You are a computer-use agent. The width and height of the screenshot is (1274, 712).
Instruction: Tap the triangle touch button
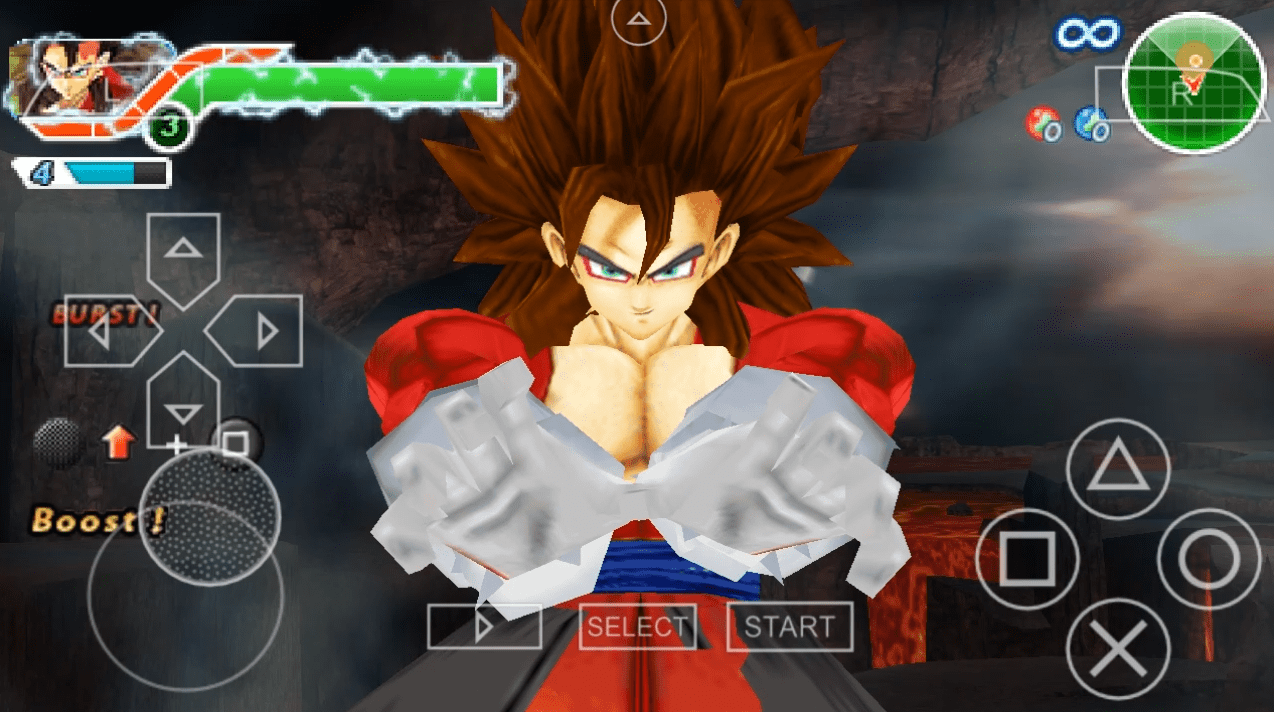(1117, 468)
